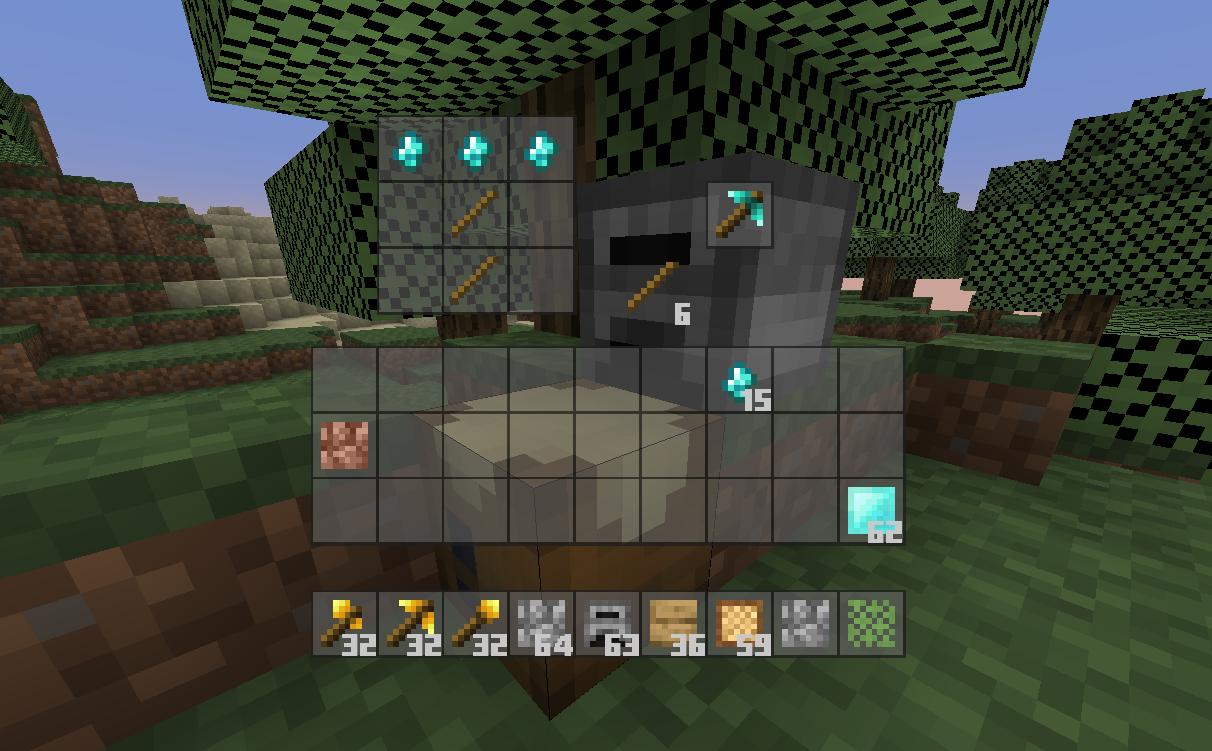This screenshot has height=751, width=1212.
Task: Select the tan framed block stack of 59
Action: pos(740,623)
